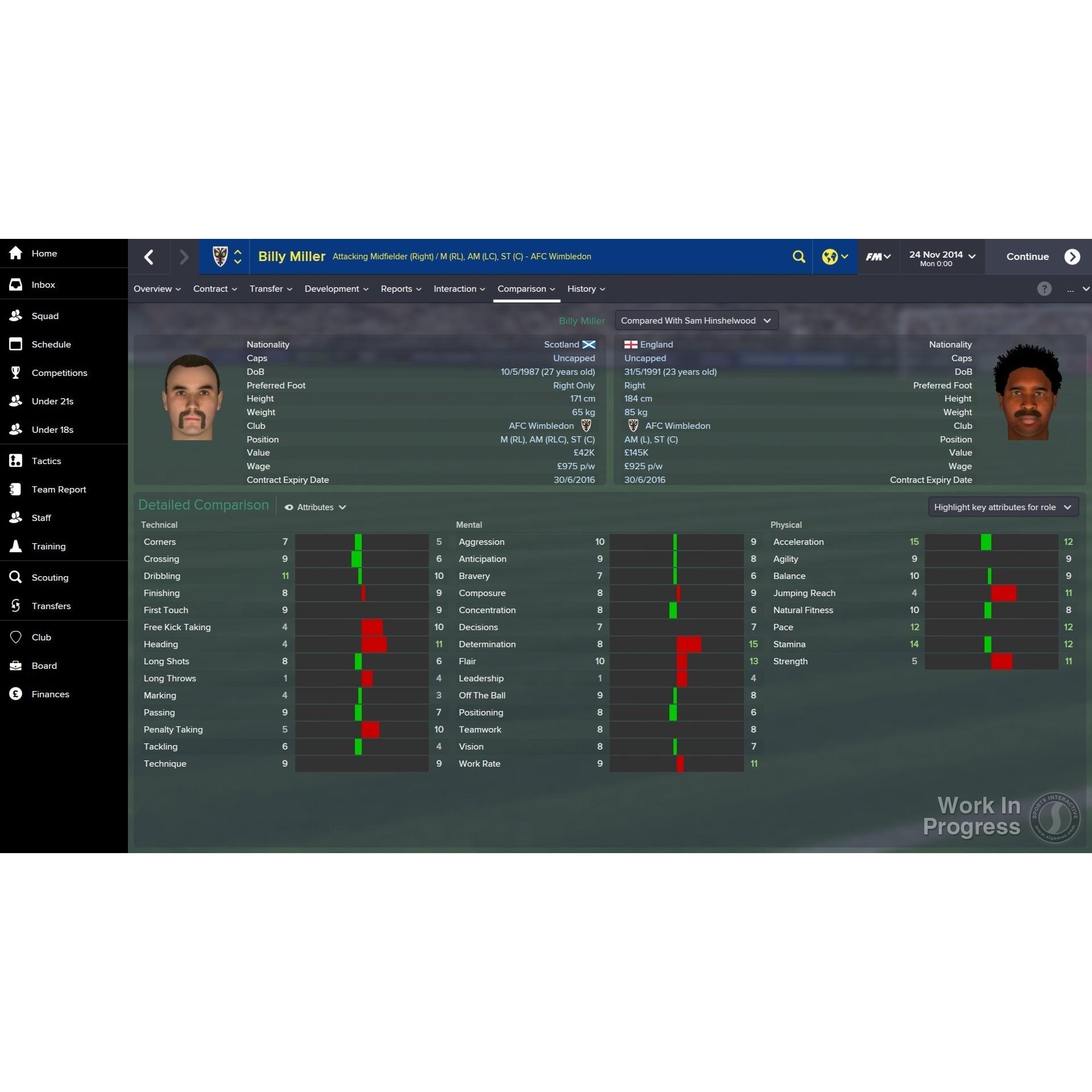Screen dimensions: 1092x1092
Task: Open the 24 Nov 2014 date dropdown
Action: click(942, 257)
